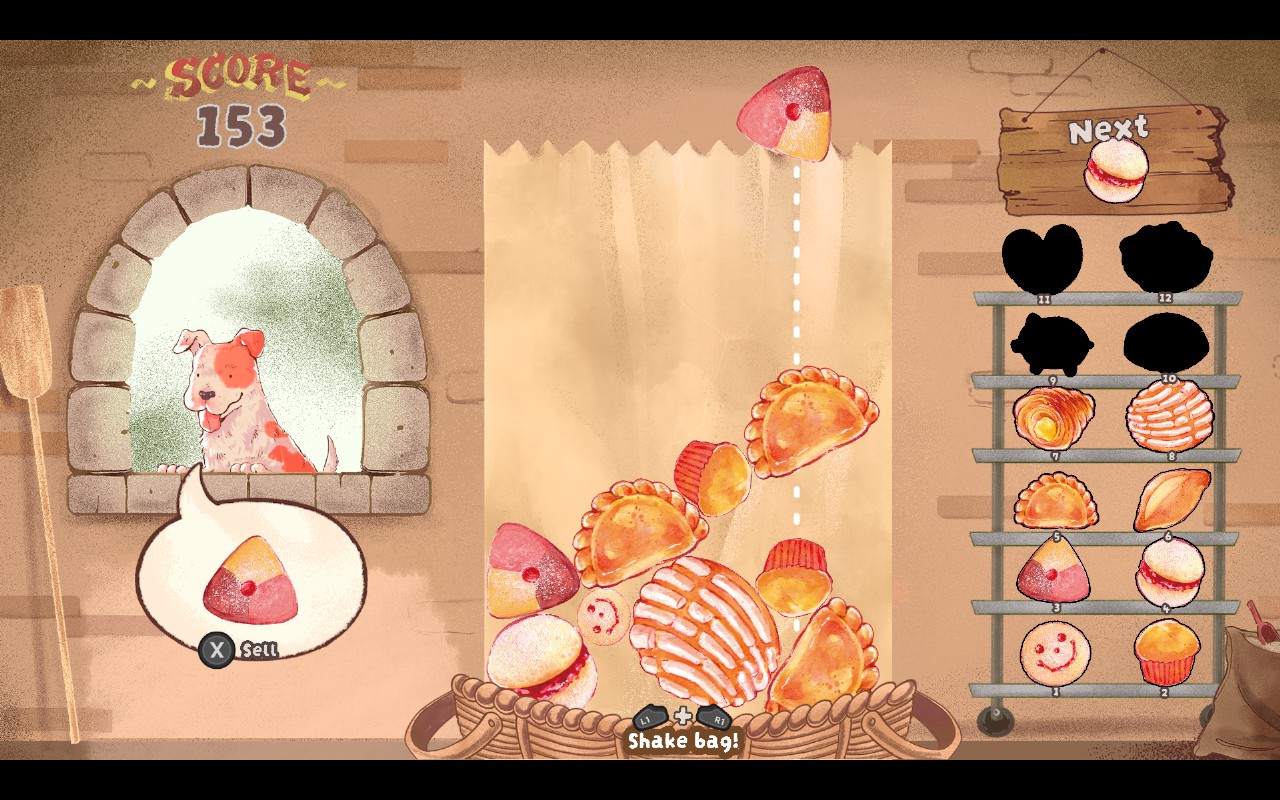This screenshot has width=1280, height=800.
Task: Check the Next pastry preview sign
Action: (1115, 160)
